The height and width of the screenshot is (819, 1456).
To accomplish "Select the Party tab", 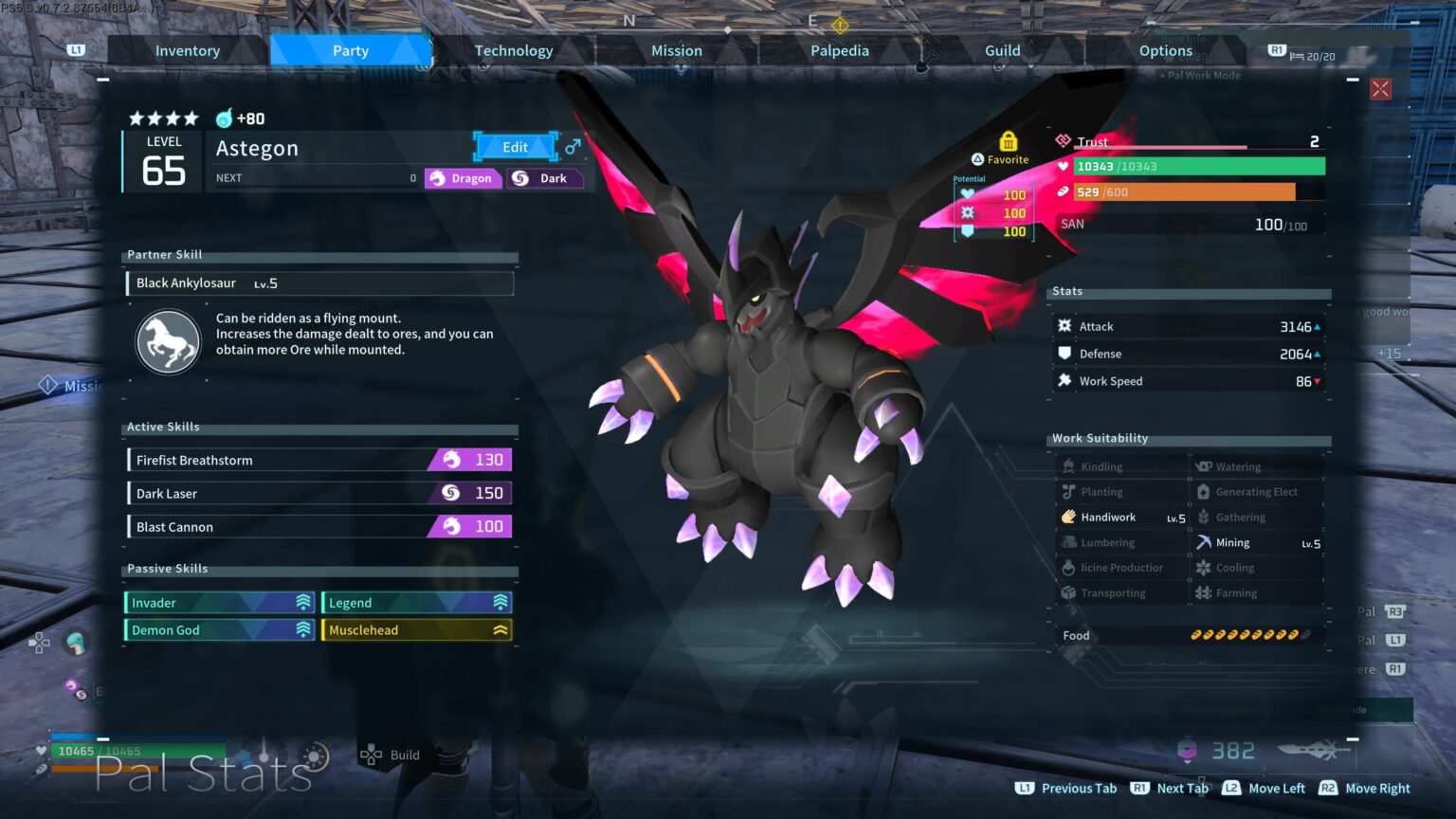I will click(x=351, y=51).
